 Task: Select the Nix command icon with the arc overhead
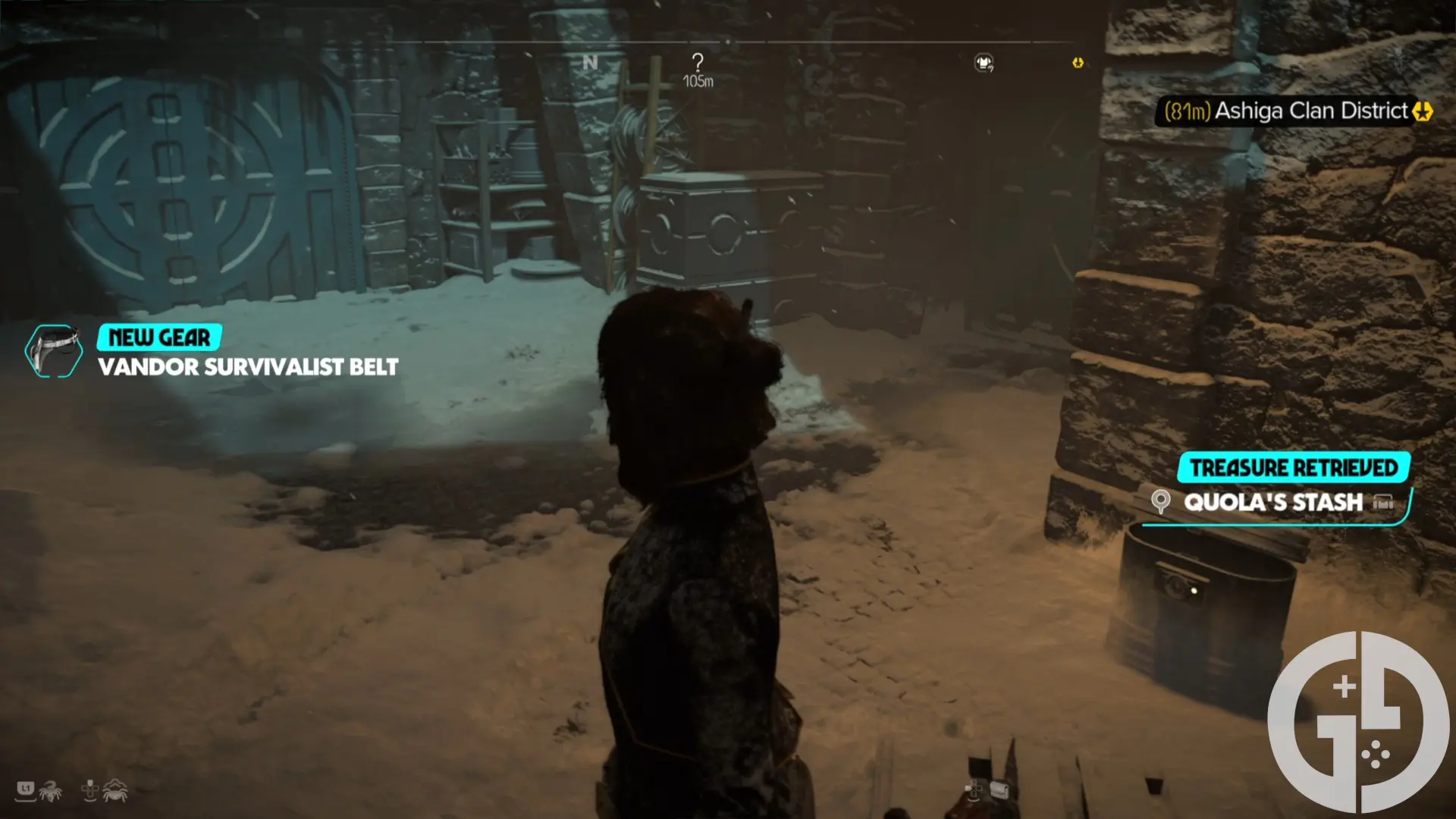[x=115, y=789]
